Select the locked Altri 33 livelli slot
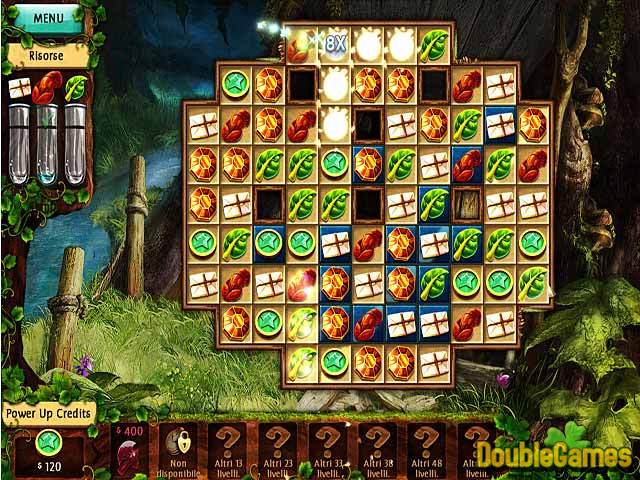 click(x=328, y=448)
